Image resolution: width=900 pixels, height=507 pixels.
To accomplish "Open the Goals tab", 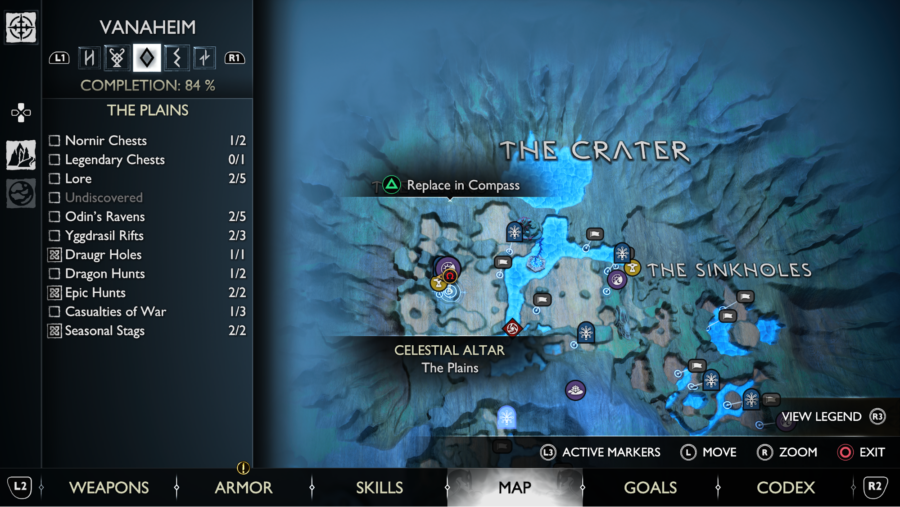I will coord(650,488).
